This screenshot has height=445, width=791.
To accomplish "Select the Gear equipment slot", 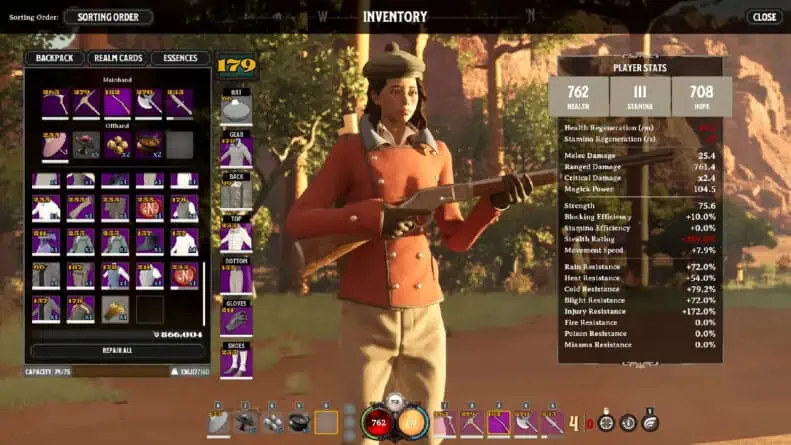I will 236,150.
